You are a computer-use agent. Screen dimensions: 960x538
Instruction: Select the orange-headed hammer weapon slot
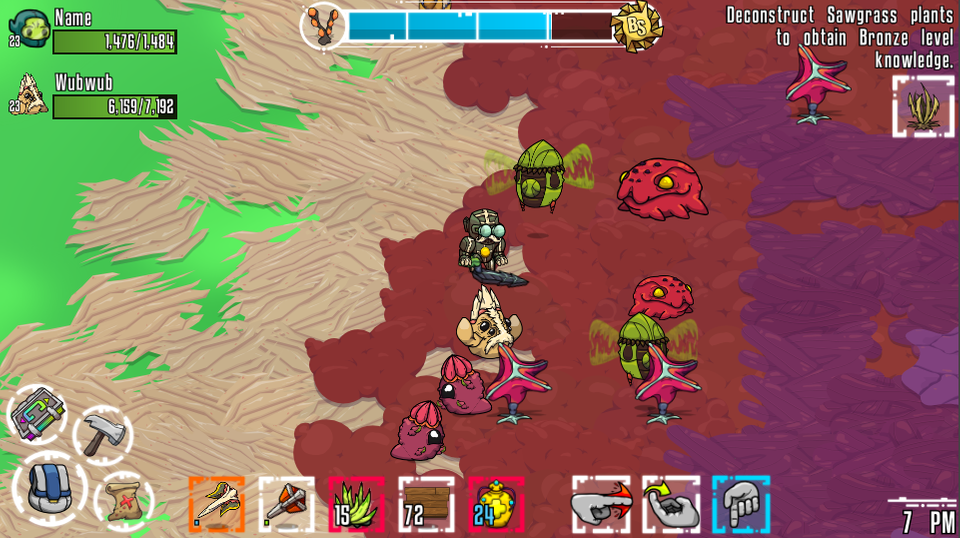pos(286,503)
